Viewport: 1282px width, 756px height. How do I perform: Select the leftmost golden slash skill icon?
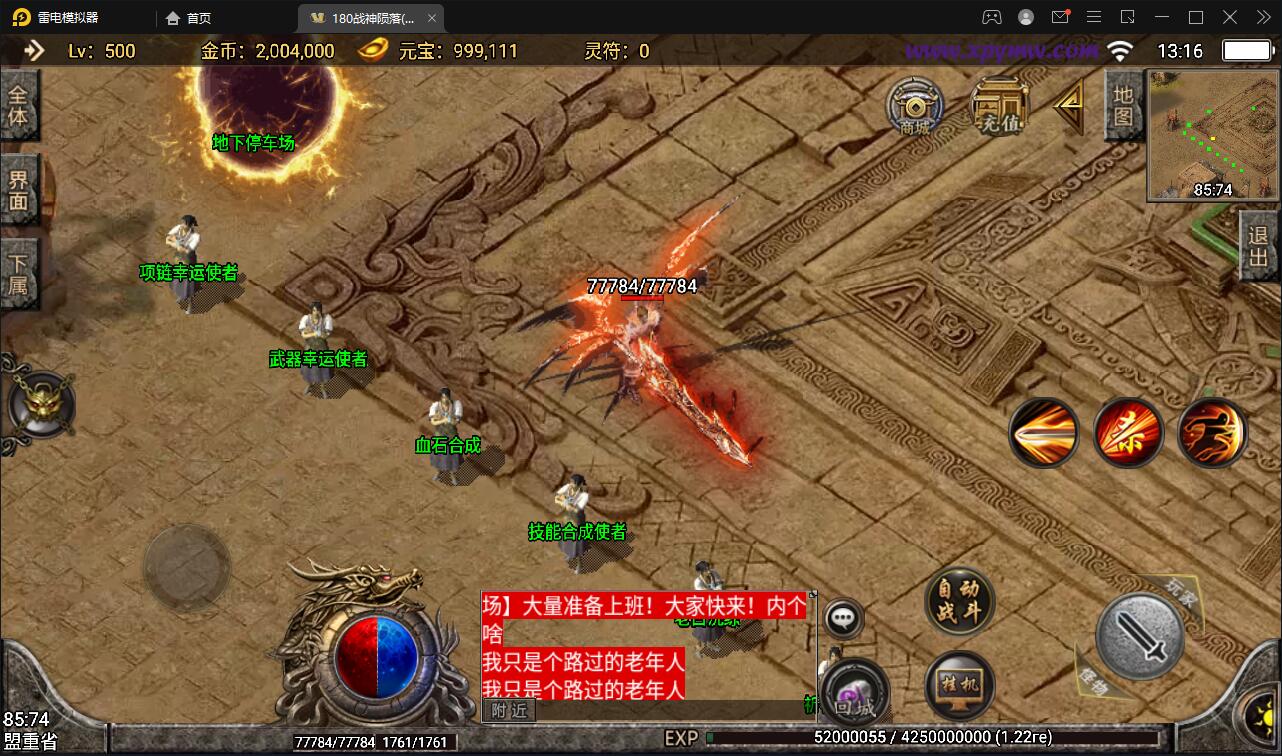pos(1044,432)
